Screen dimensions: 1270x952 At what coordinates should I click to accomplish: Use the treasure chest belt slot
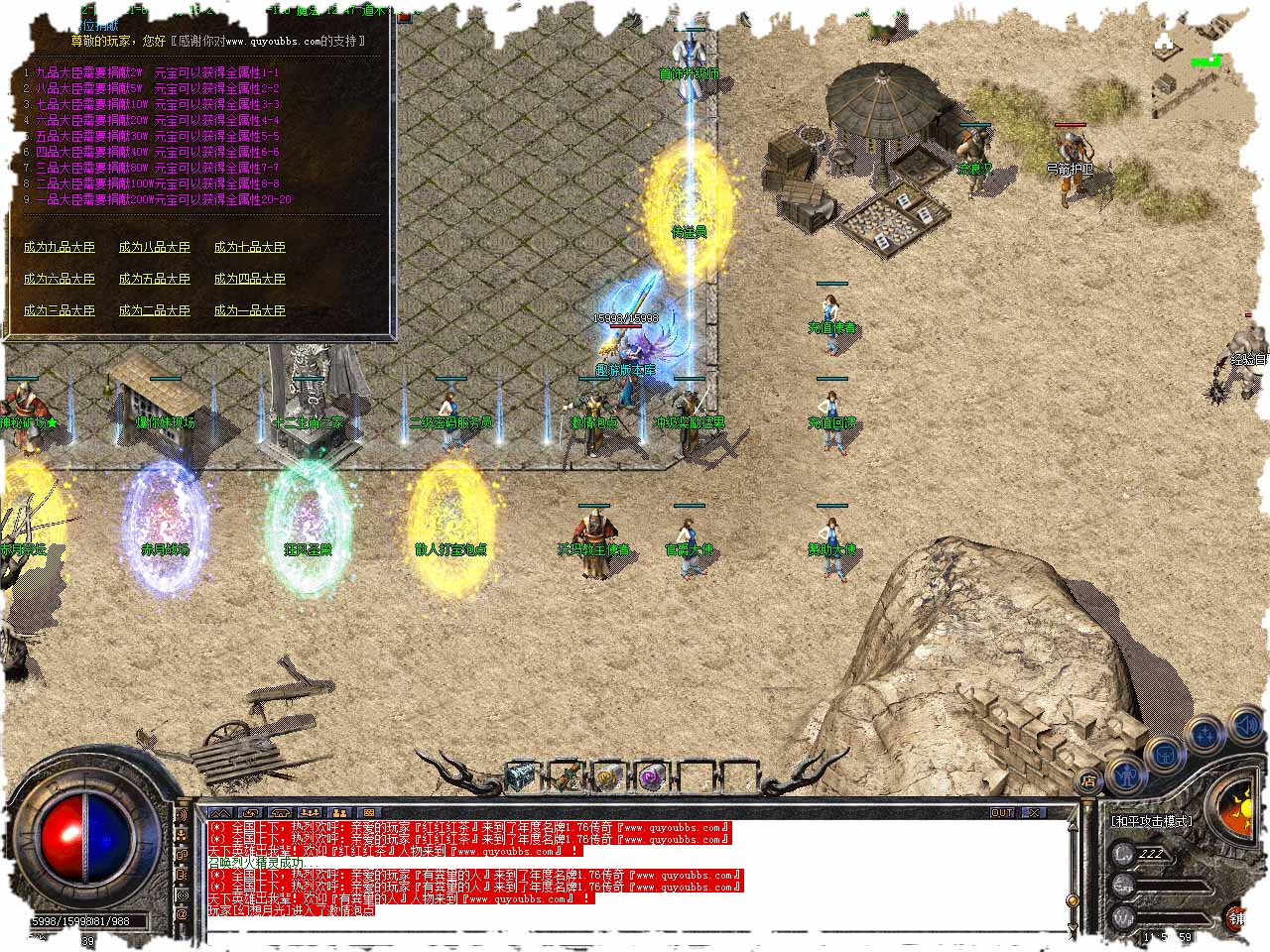521,776
